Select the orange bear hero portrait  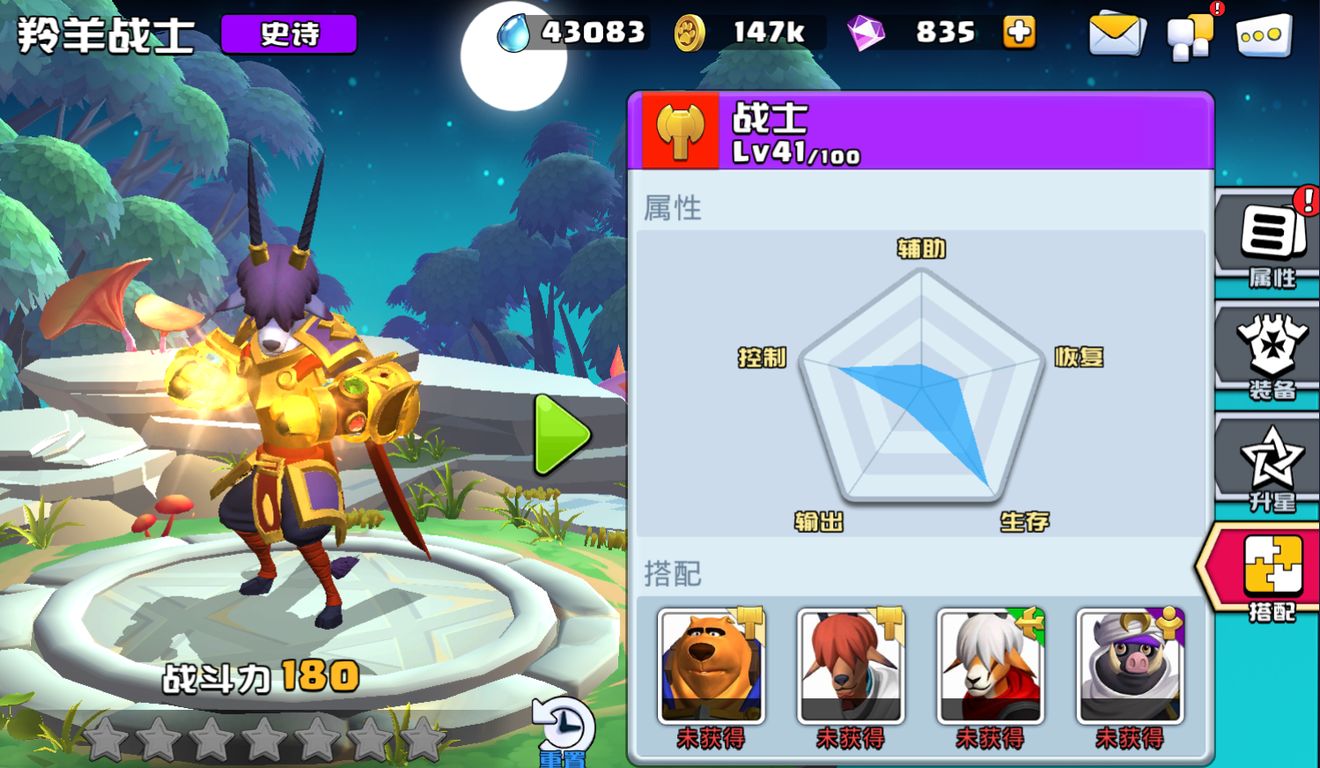[x=711, y=666]
